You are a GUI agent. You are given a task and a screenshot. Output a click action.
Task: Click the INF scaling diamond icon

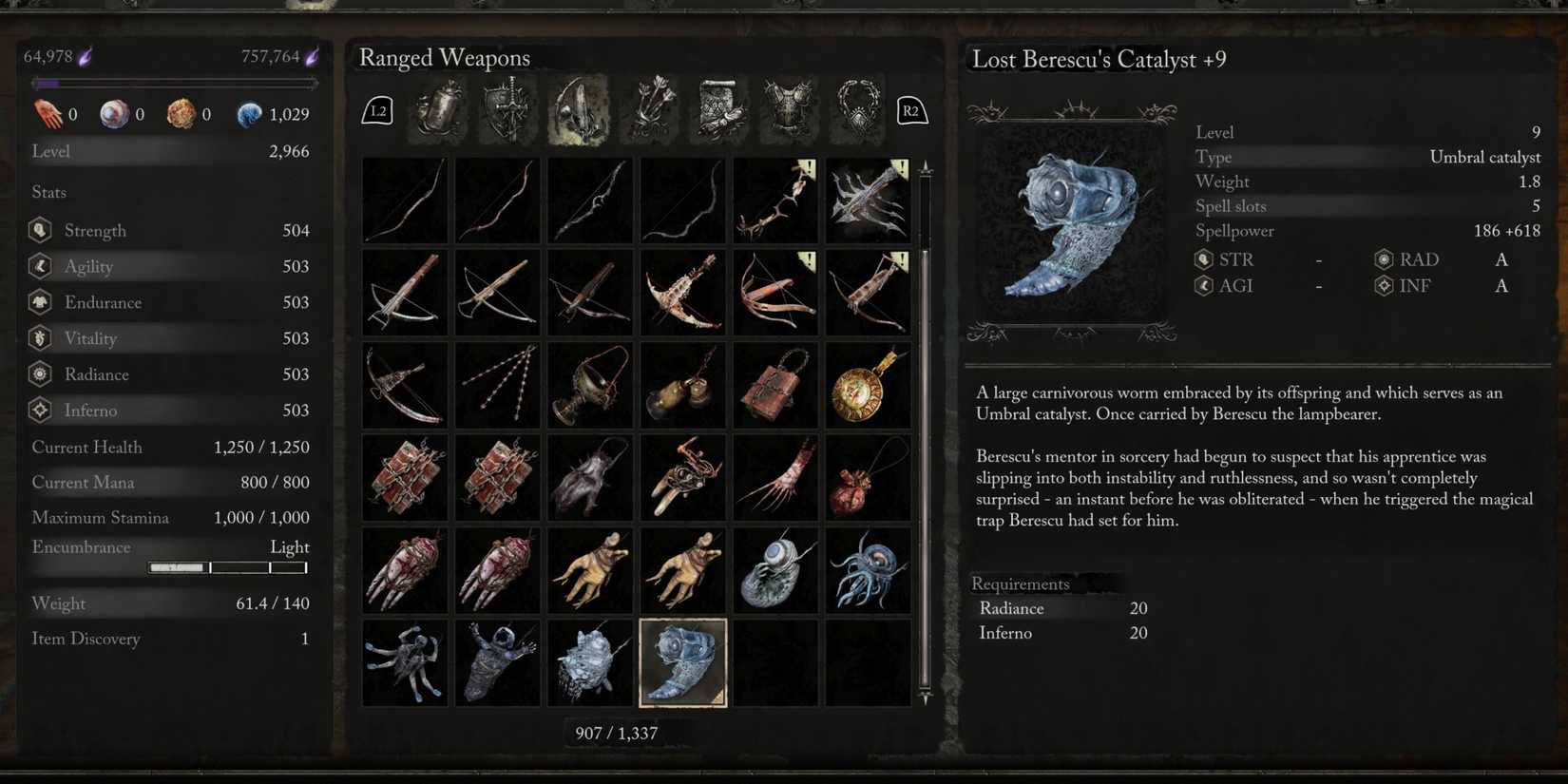coord(1384,285)
